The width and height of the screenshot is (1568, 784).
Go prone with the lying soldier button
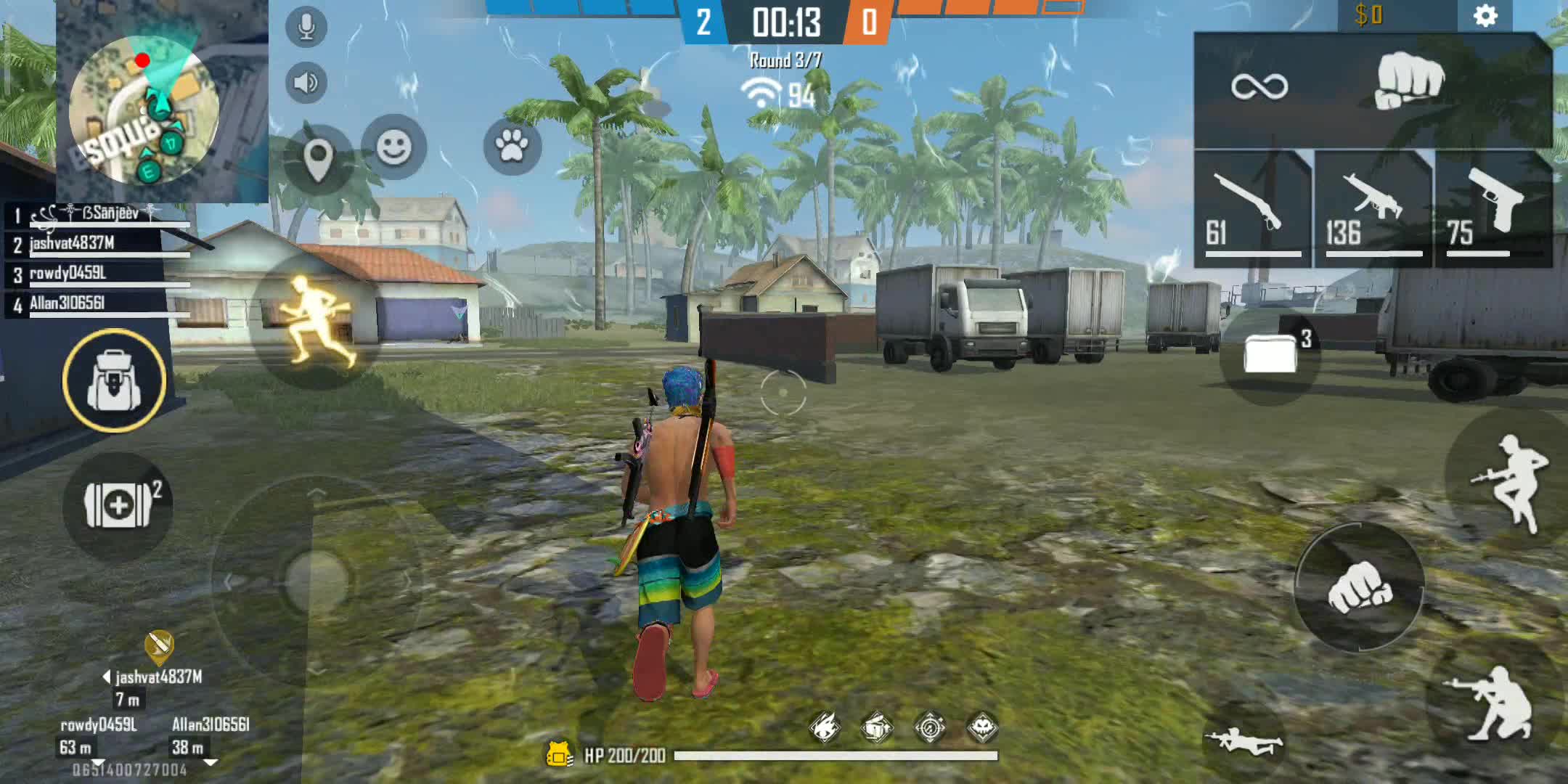1243,742
